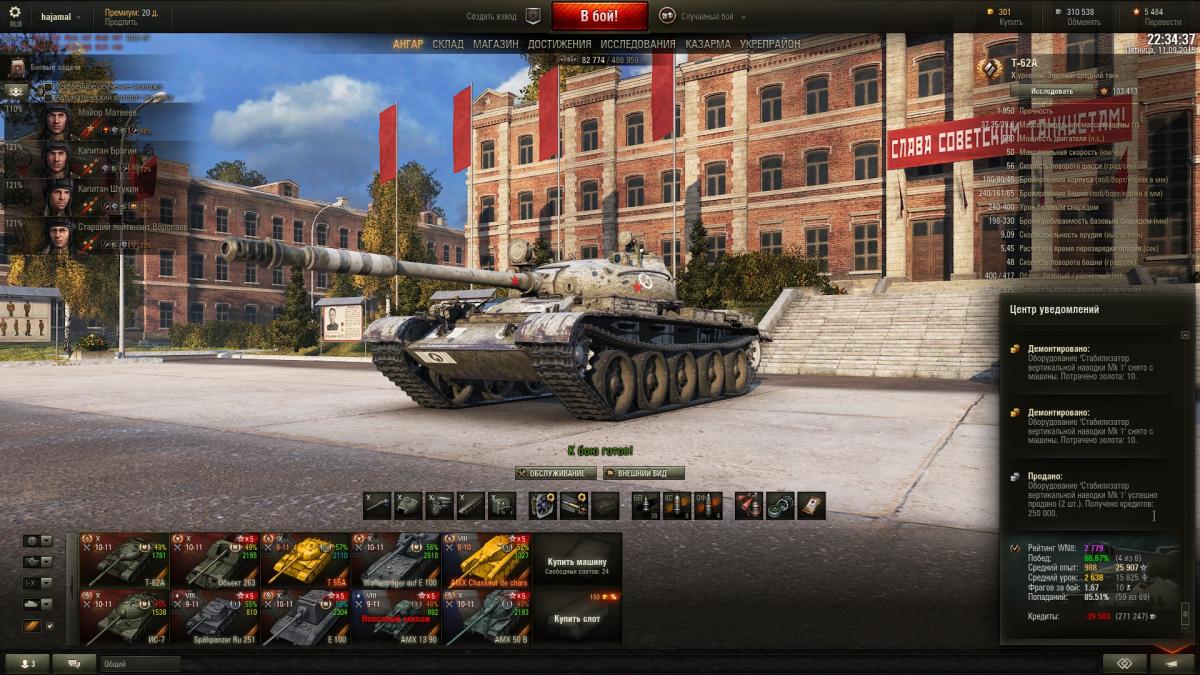The height and width of the screenshot is (675, 1200).
Task: Switch to the Магазин tab
Action: coord(495,44)
